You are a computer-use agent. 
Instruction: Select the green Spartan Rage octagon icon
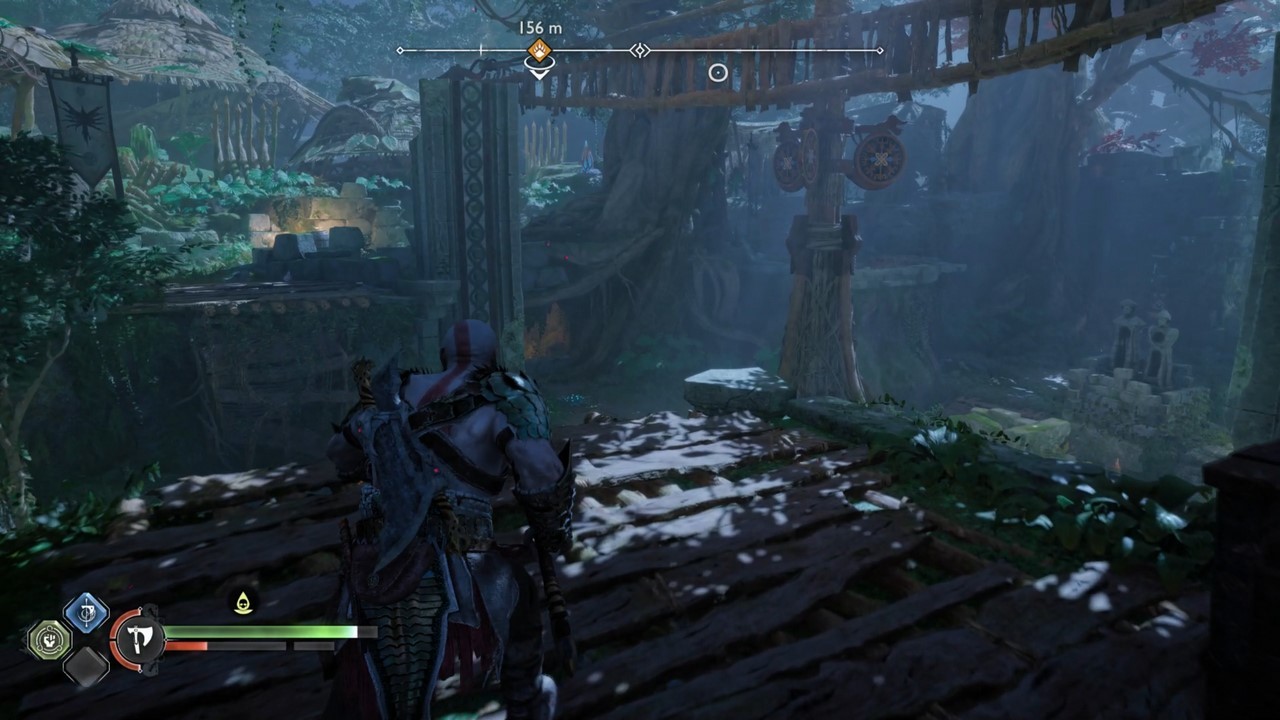(x=48, y=638)
